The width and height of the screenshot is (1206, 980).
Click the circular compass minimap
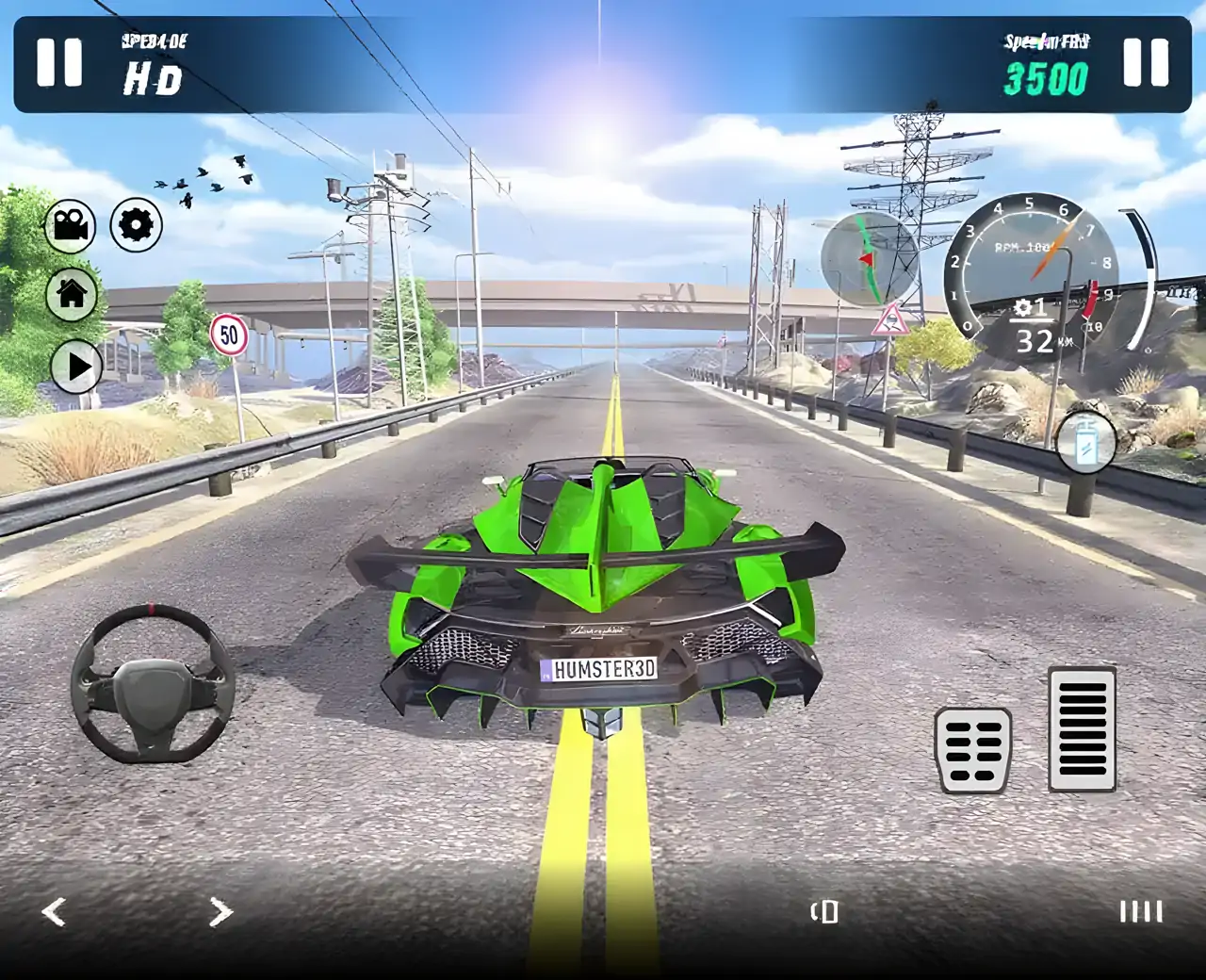tap(869, 259)
